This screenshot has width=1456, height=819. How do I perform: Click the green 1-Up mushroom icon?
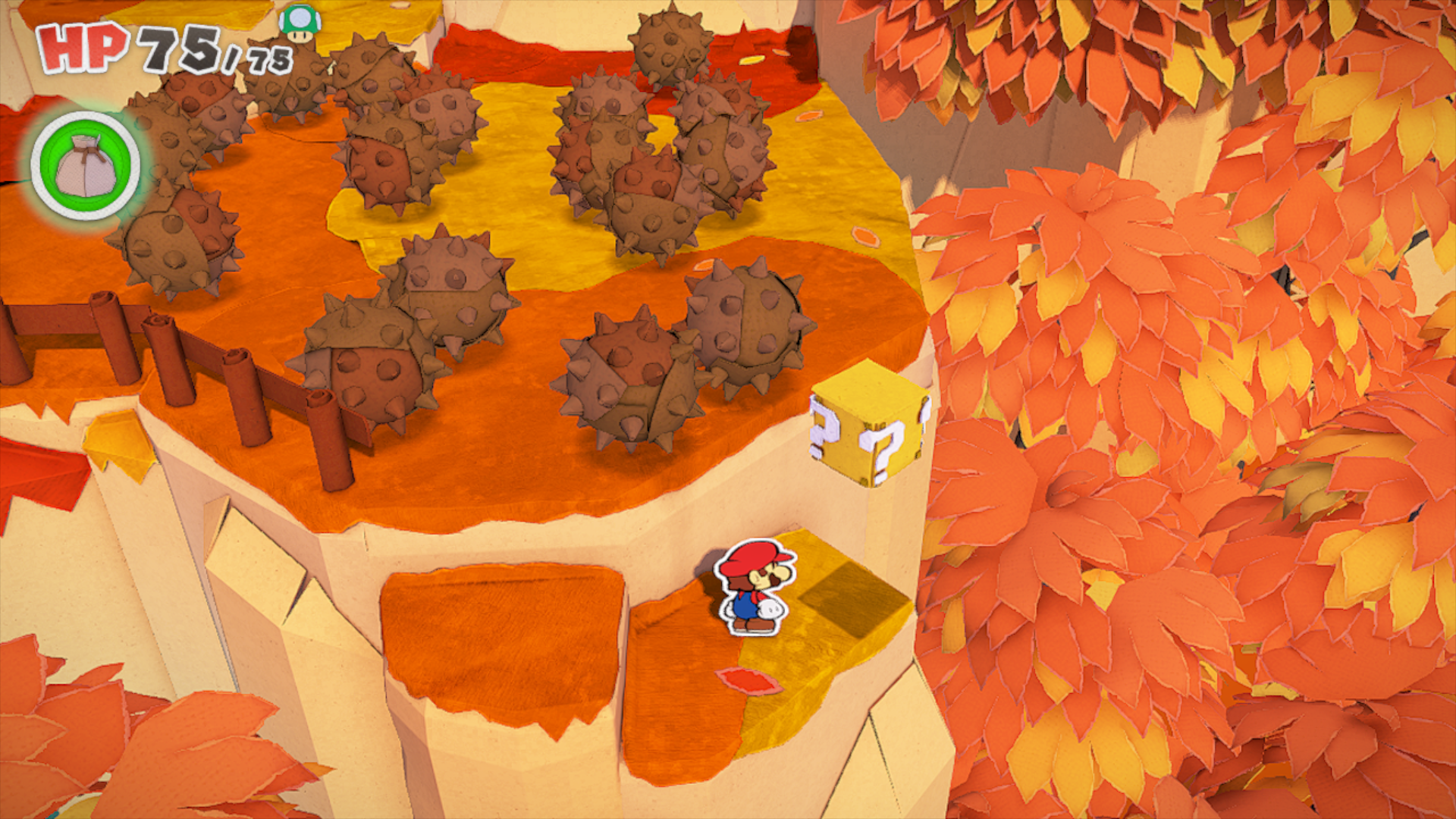(300, 23)
